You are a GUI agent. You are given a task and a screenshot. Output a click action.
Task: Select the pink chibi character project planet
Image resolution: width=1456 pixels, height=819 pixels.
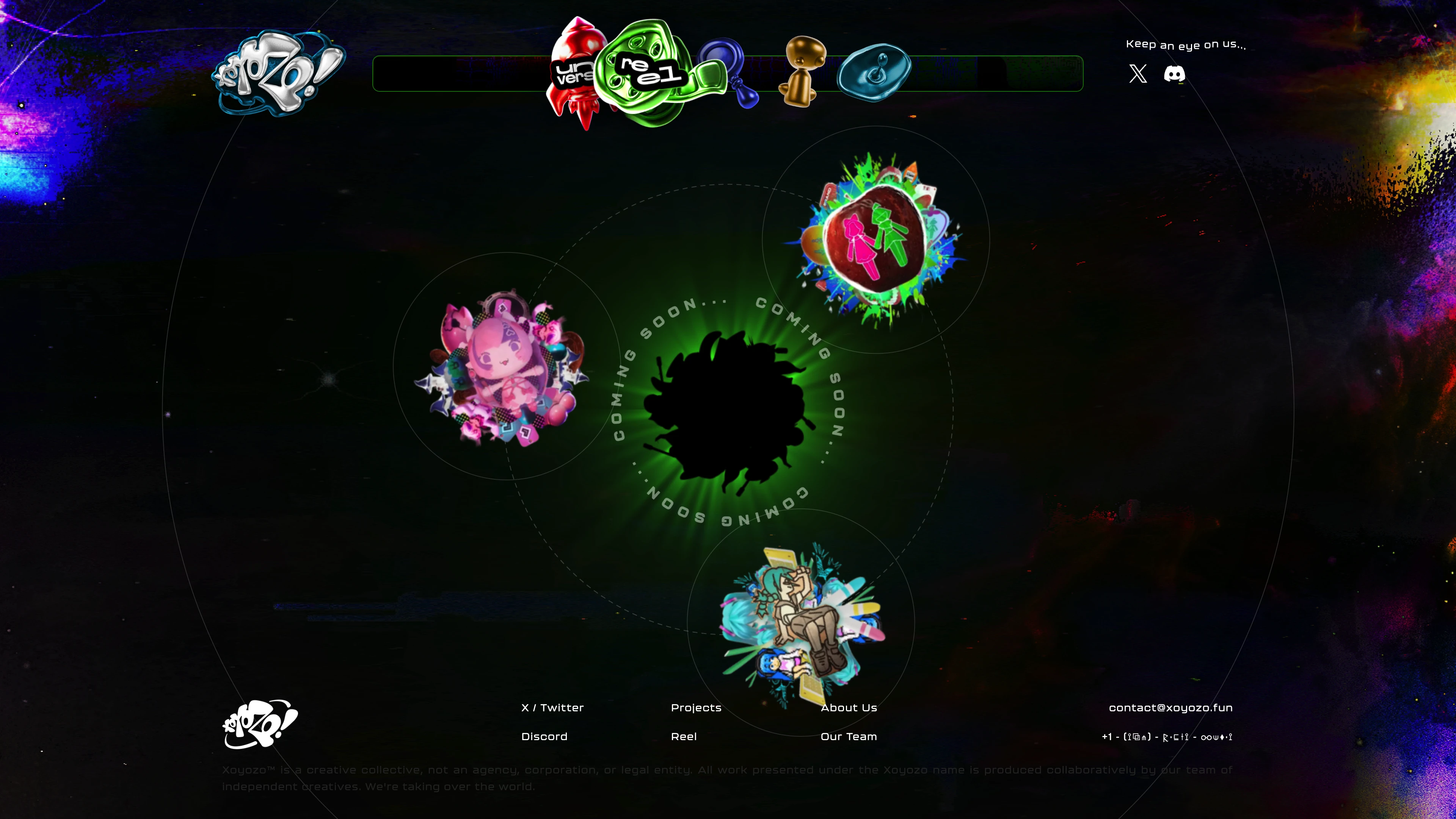(x=503, y=367)
